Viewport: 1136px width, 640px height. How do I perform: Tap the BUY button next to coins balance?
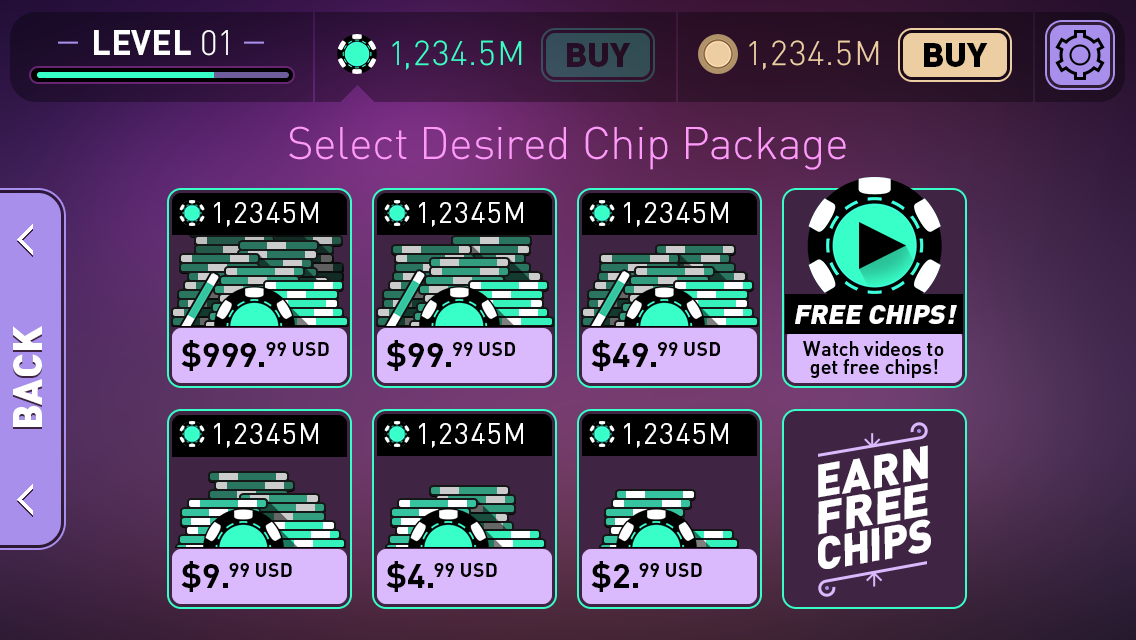point(954,55)
